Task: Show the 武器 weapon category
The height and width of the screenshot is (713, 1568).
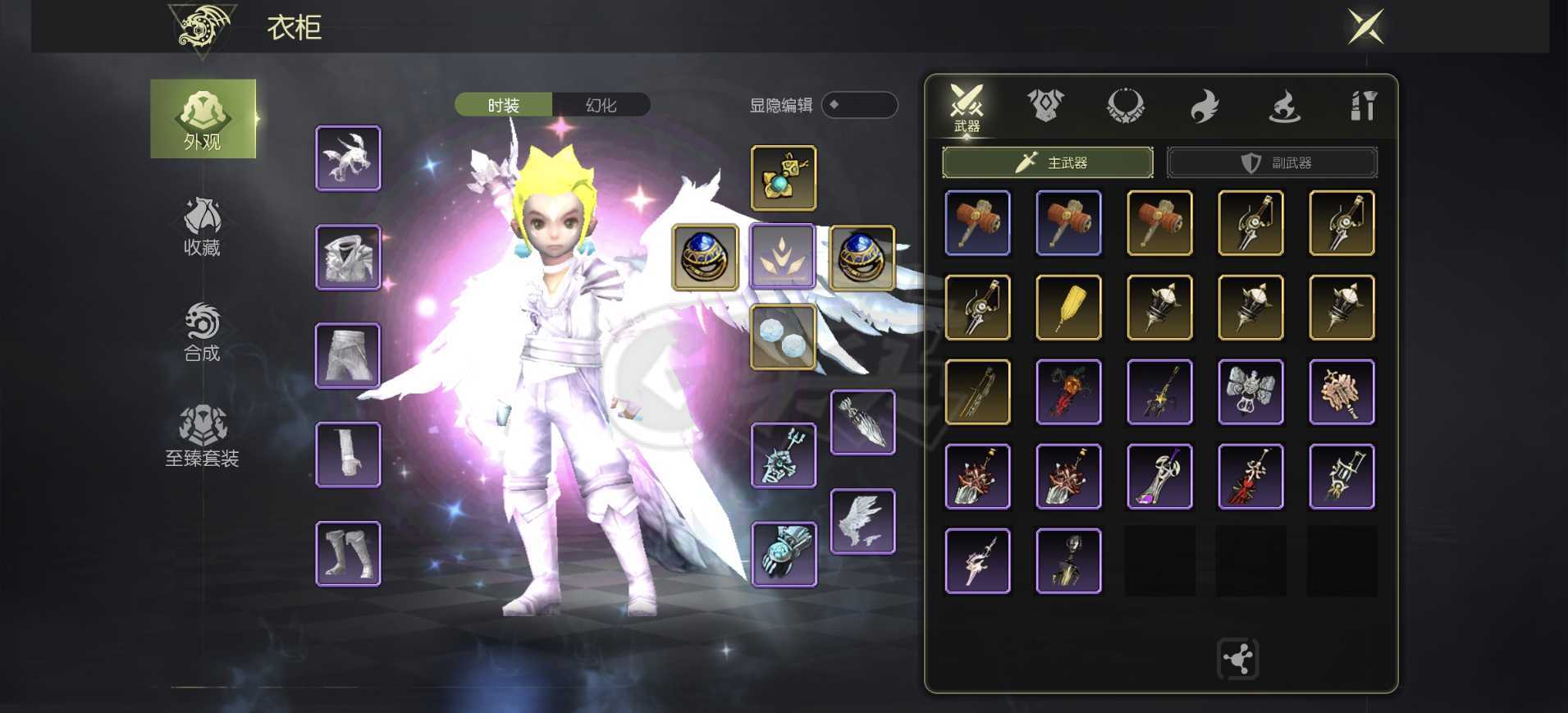Action: tap(967, 107)
